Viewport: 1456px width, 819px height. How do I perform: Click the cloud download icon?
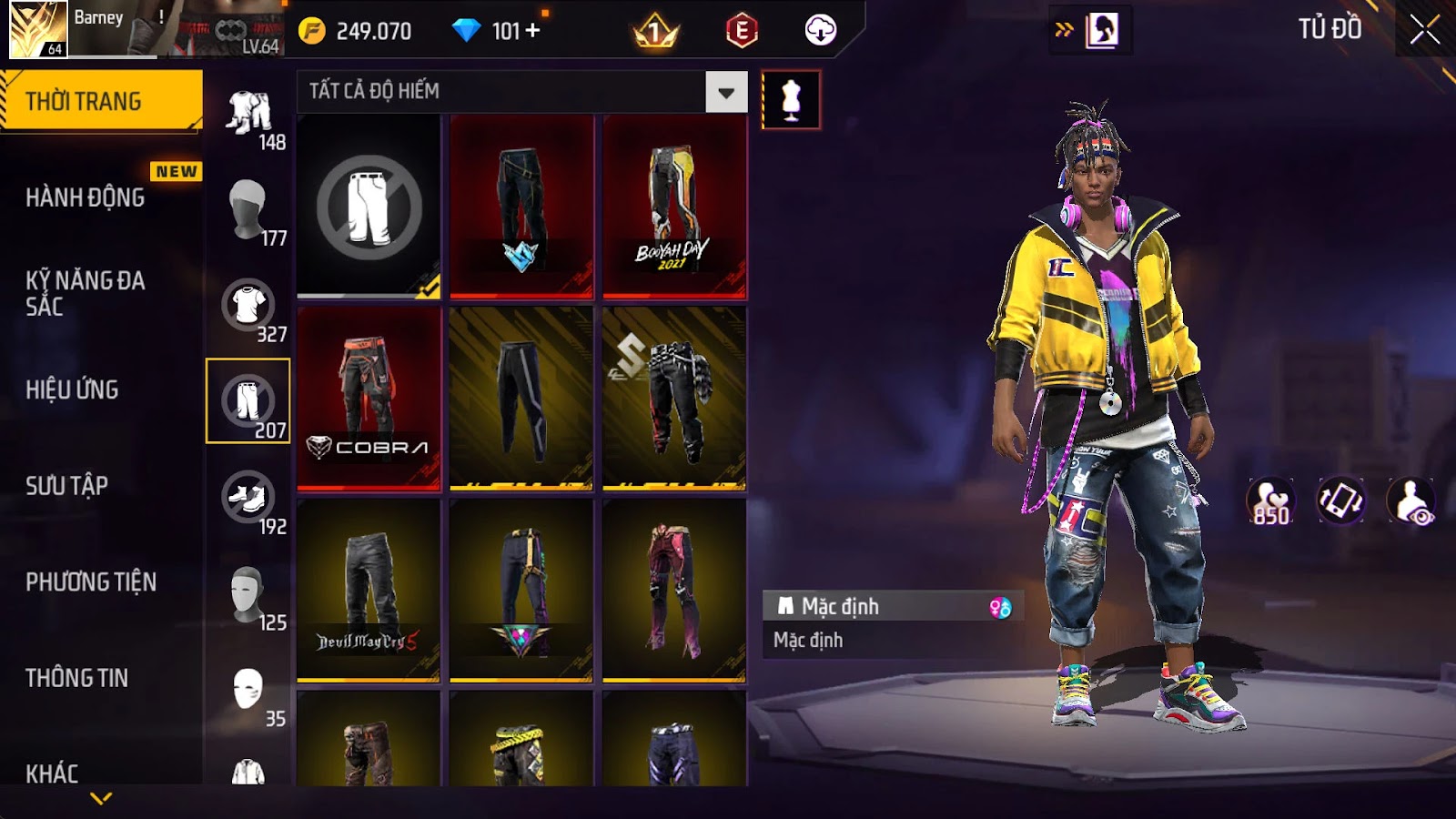820,31
